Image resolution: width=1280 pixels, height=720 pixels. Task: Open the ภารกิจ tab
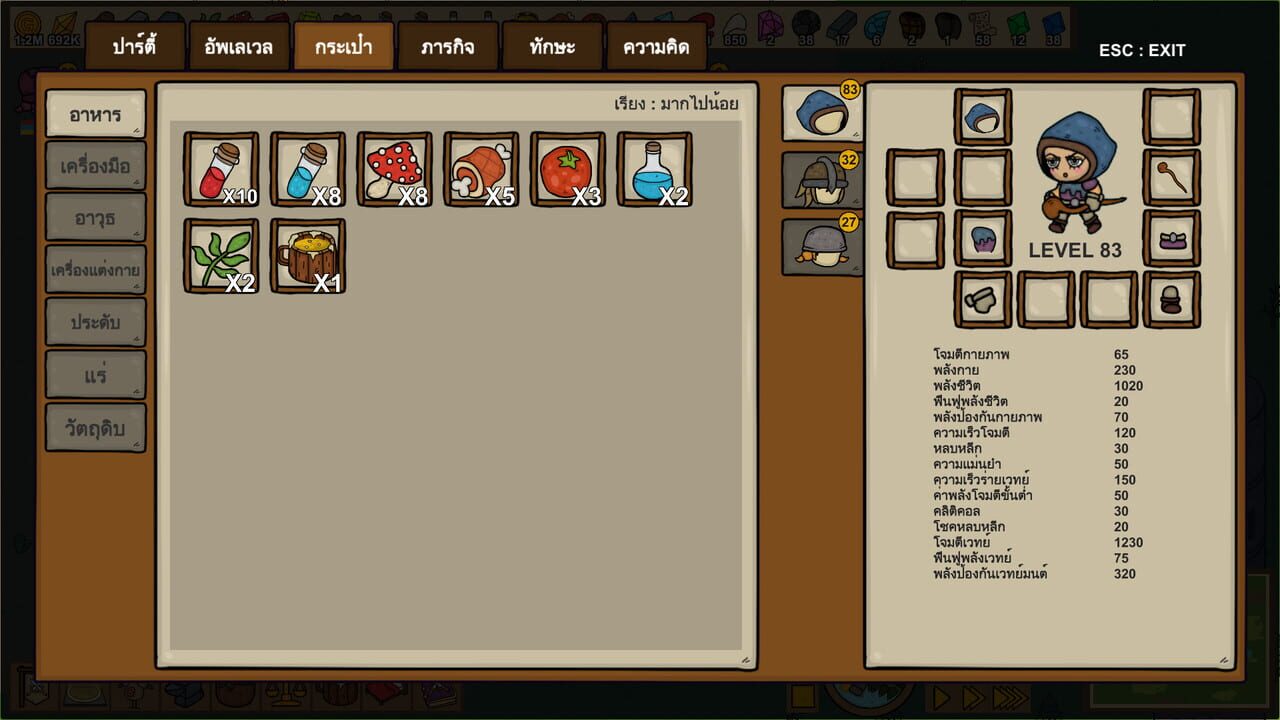pyautogui.click(x=446, y=45)
